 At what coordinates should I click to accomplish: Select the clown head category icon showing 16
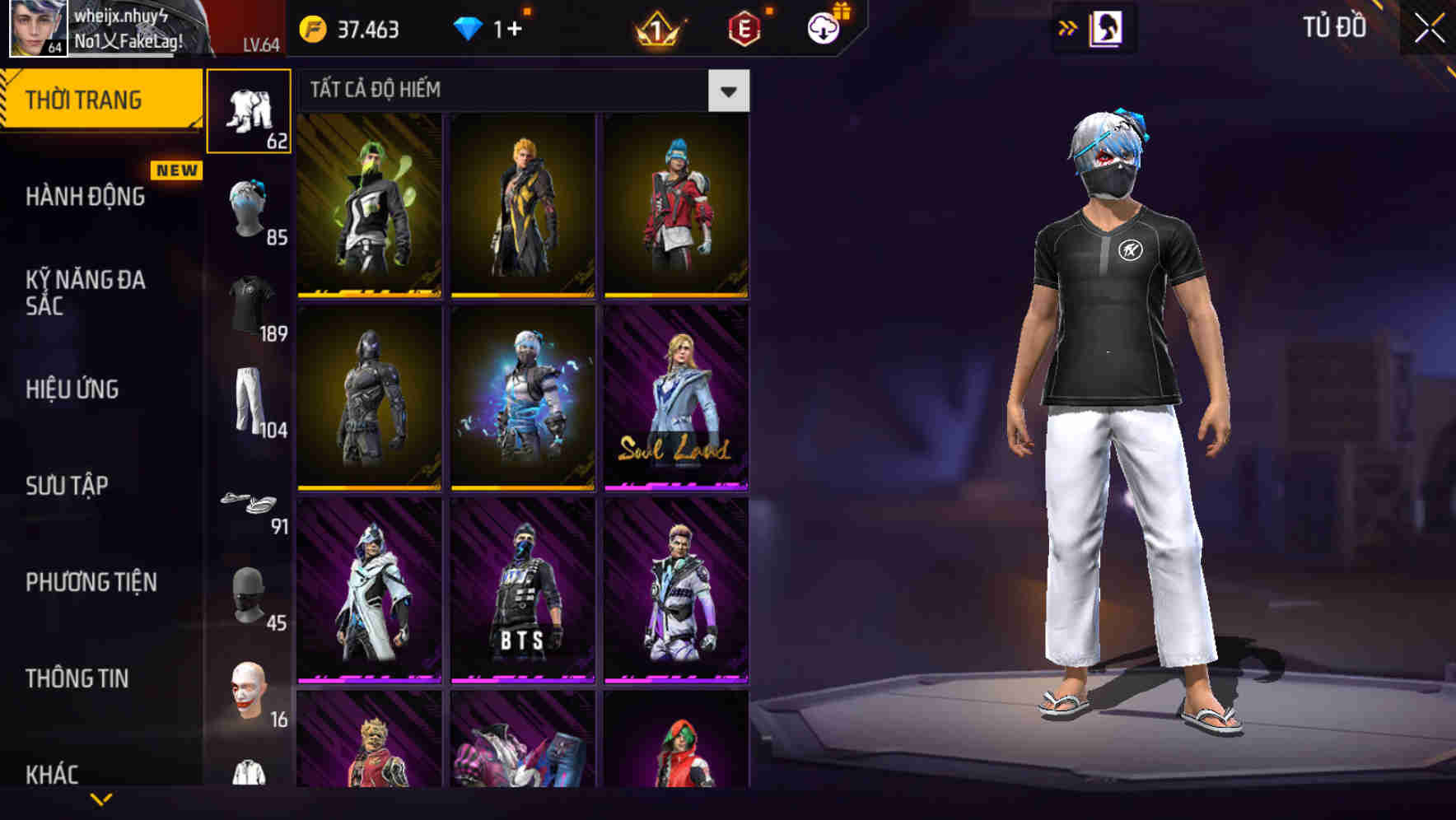[249, 696]
